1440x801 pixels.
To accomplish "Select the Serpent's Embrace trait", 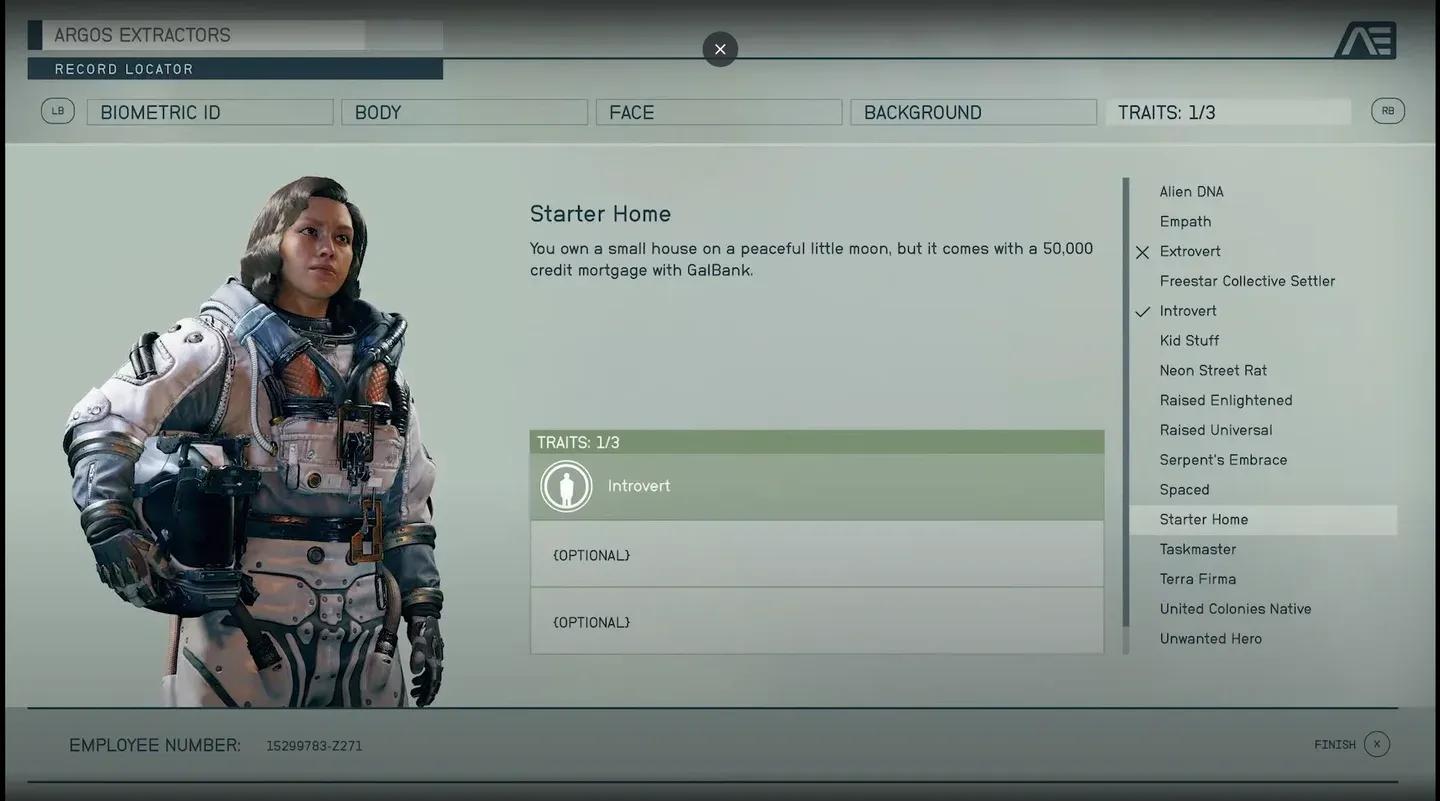I will click(x=1223, y=460).
